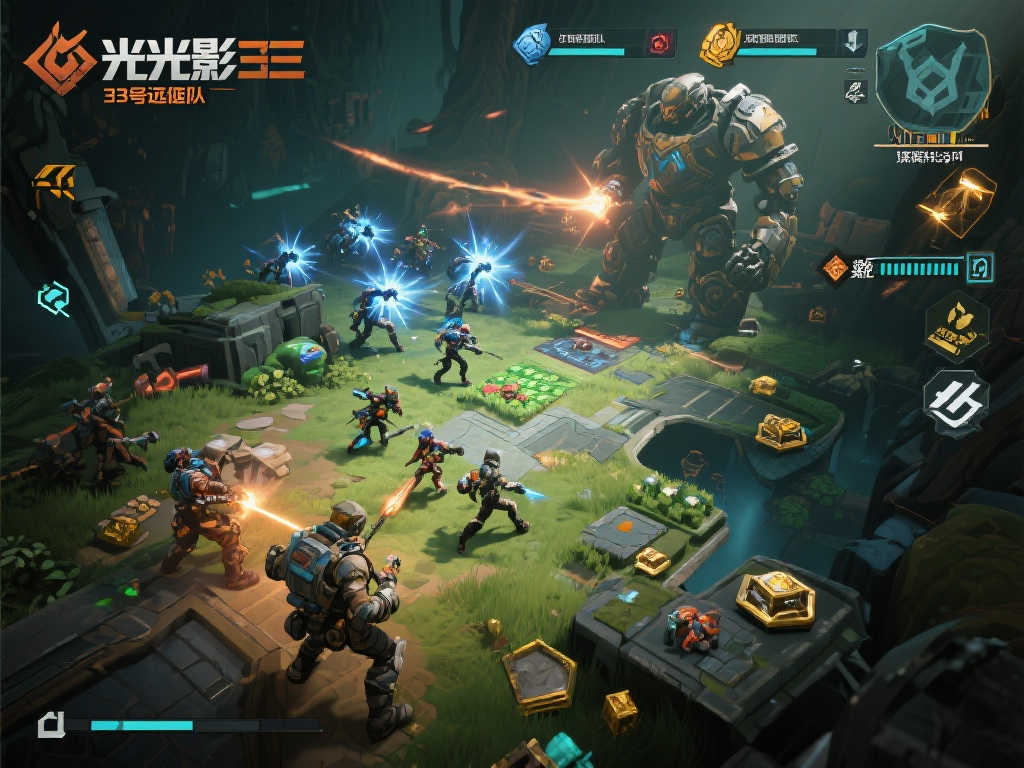The width and height of the screenshot is (1024, 768).
Task: Activate the glowing orange cube ability
Action: (x=956, y=203)
